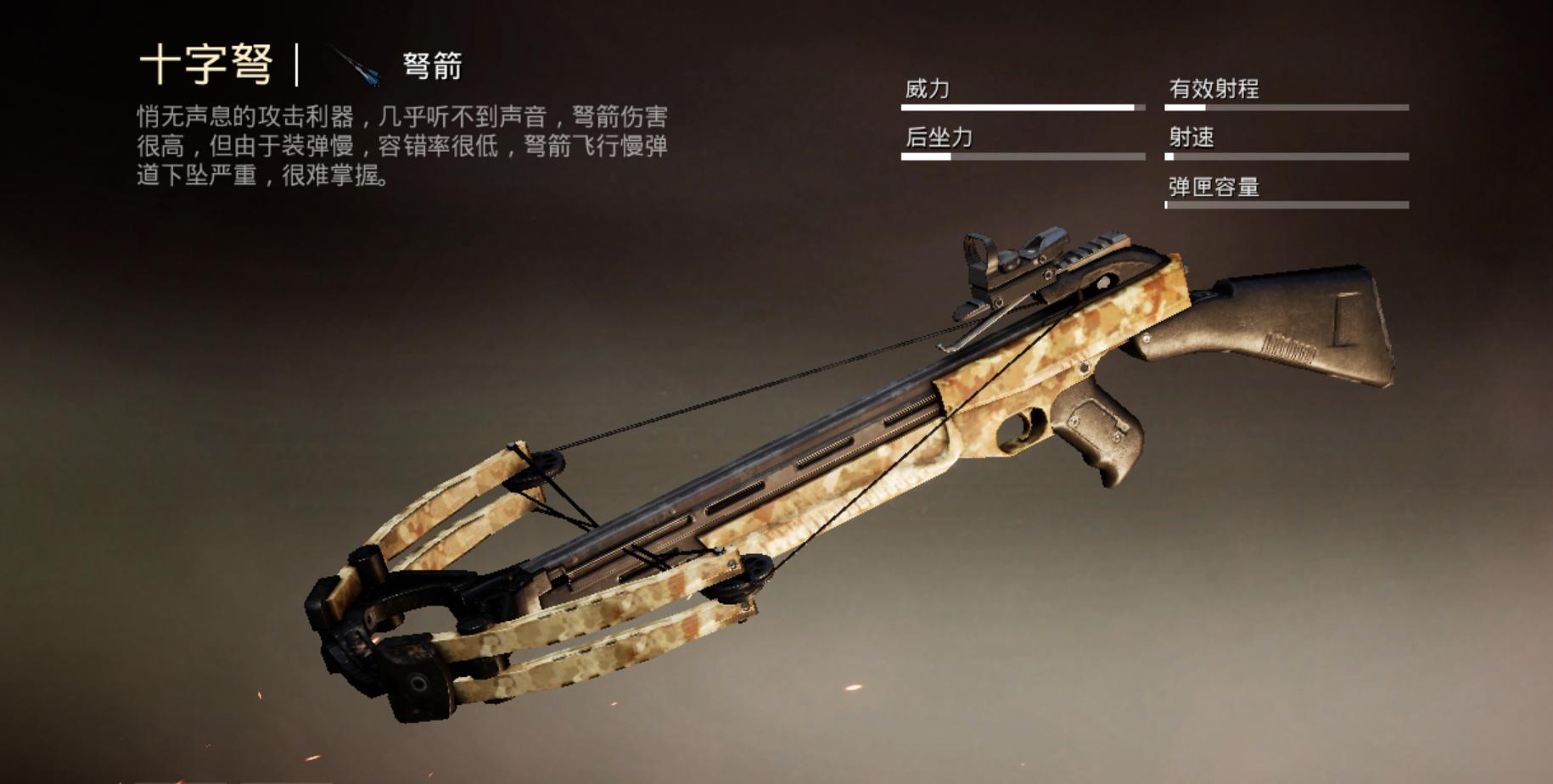Click the weapon description paragraph

pyautogui.click(x=399, y=144)
